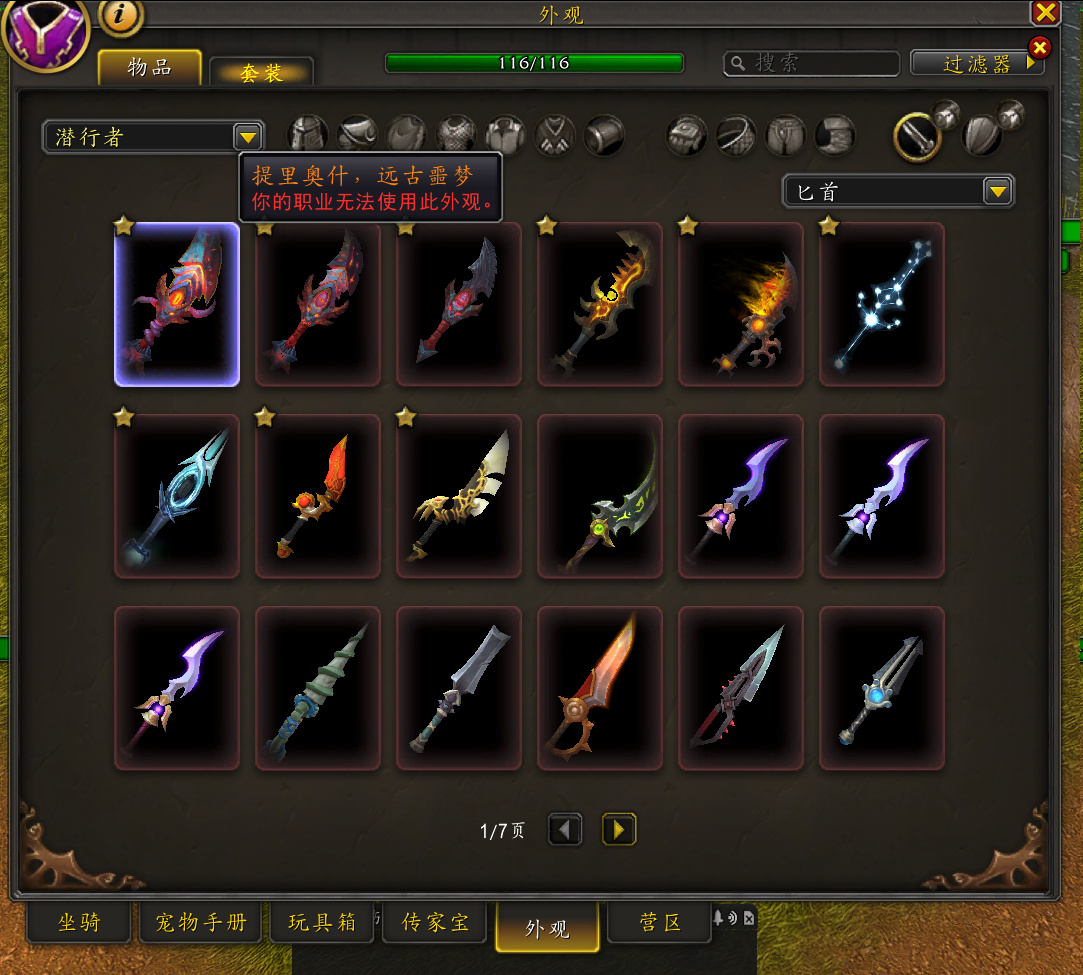The image size is (1083, 975).
Task: Select the starry constellation dagger appearance
Action: pos(882,304)
